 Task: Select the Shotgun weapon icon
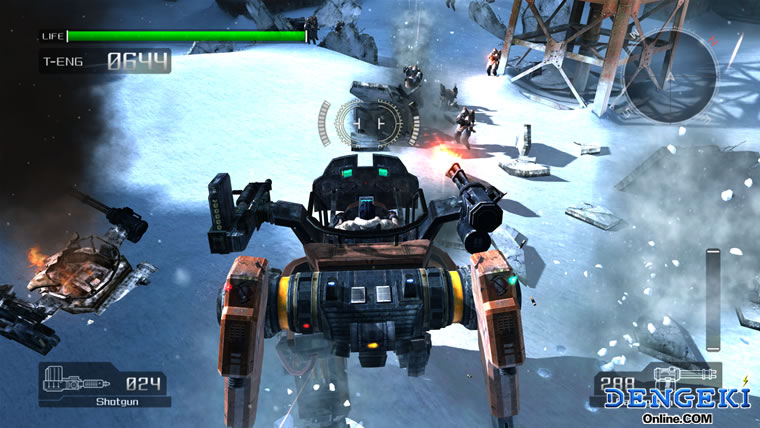(77, 382)
